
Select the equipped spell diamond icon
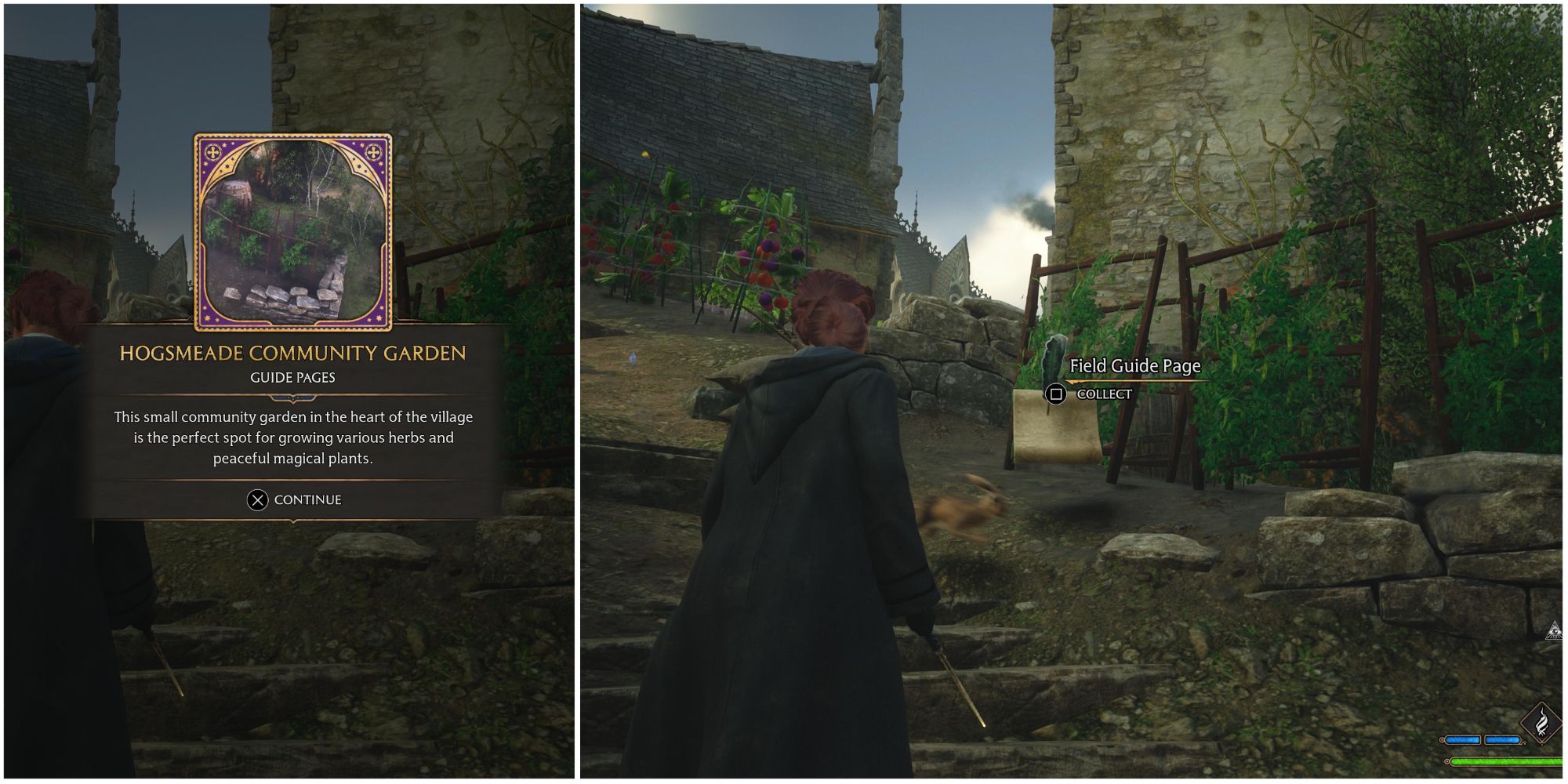[x=1542, y=723]
